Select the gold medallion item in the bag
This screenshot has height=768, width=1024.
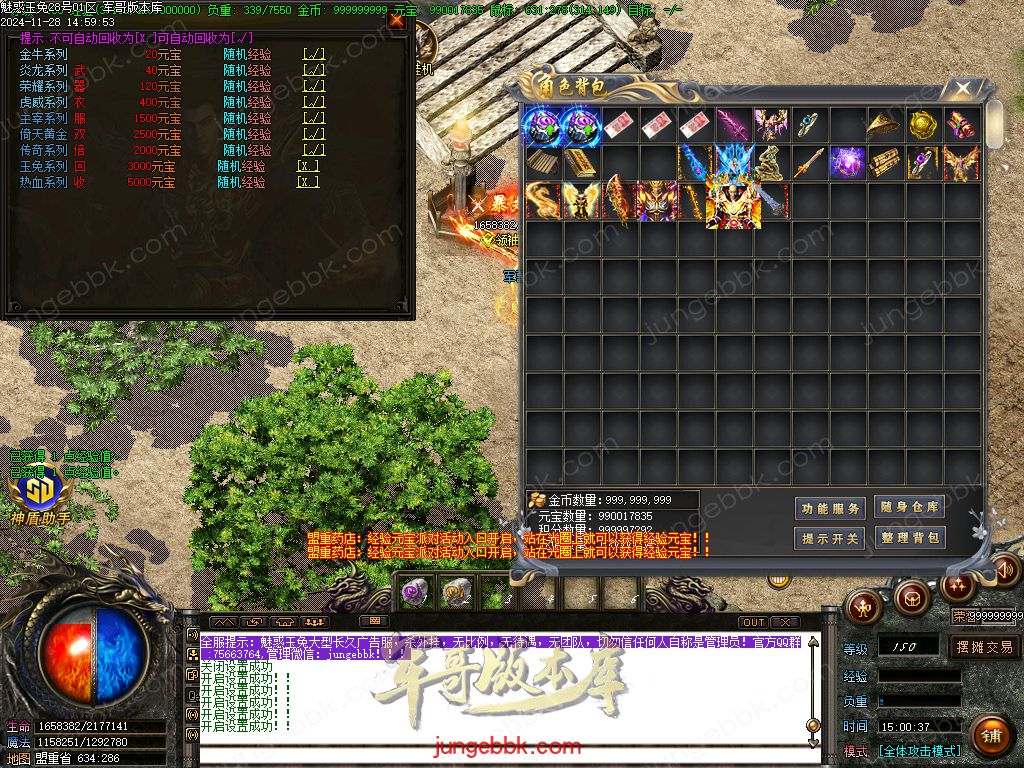923,124
